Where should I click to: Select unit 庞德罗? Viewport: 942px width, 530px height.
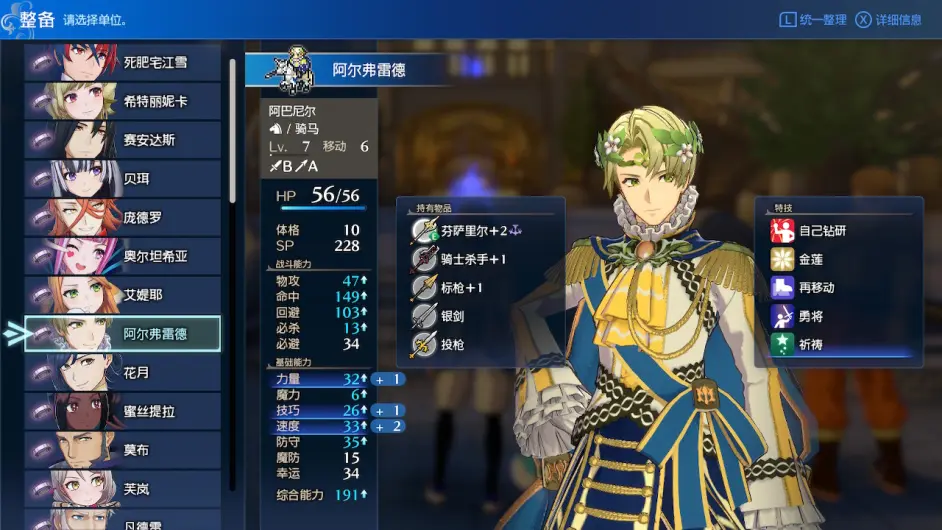pos(122,218)
